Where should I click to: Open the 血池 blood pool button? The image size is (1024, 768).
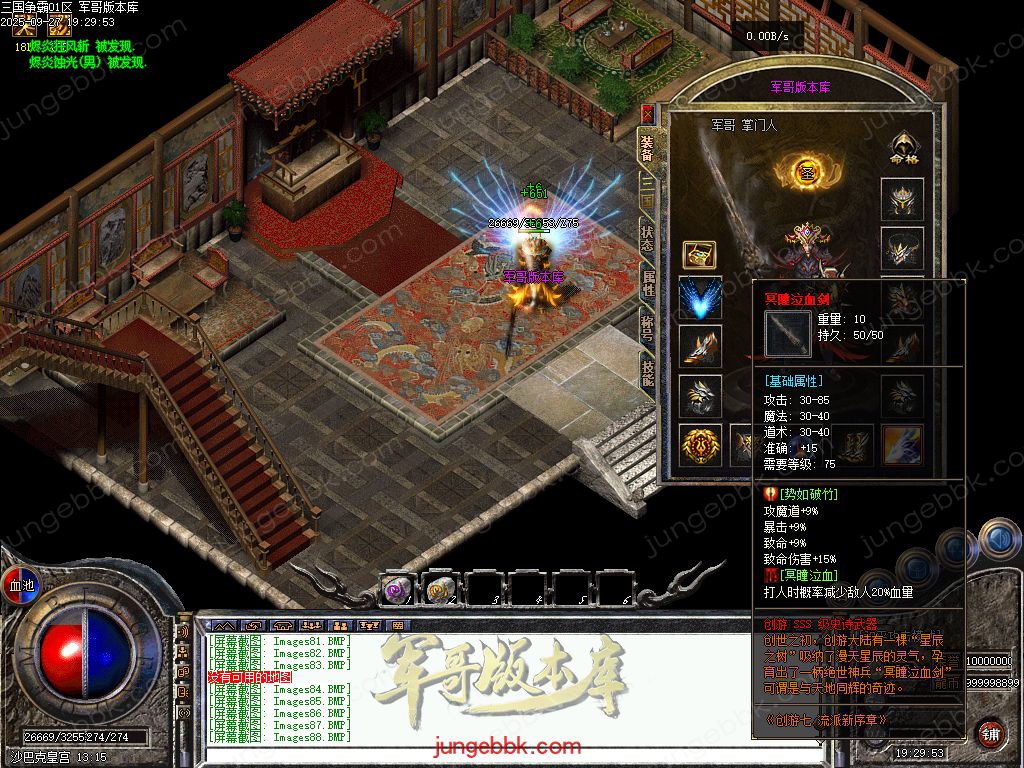(21, 584)
